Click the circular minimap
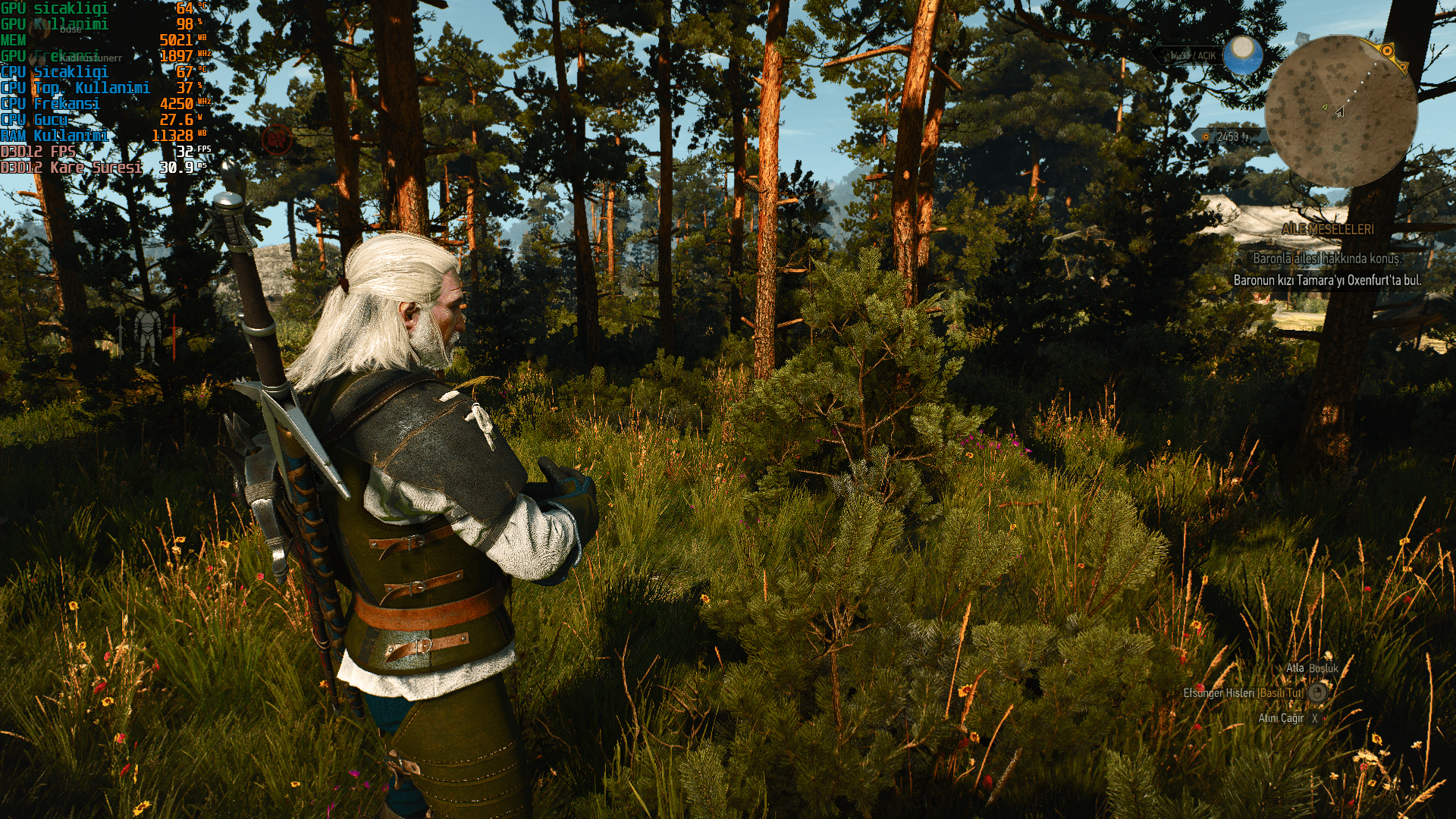The image size is (1456, 819). pos(1341,111)
